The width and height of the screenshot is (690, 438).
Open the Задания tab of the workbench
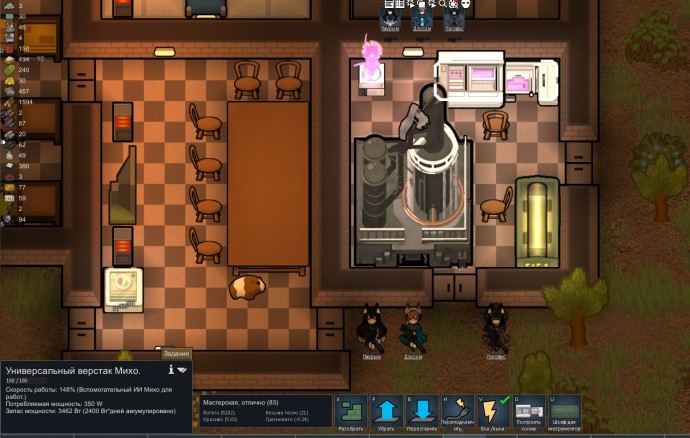point(175,353)
